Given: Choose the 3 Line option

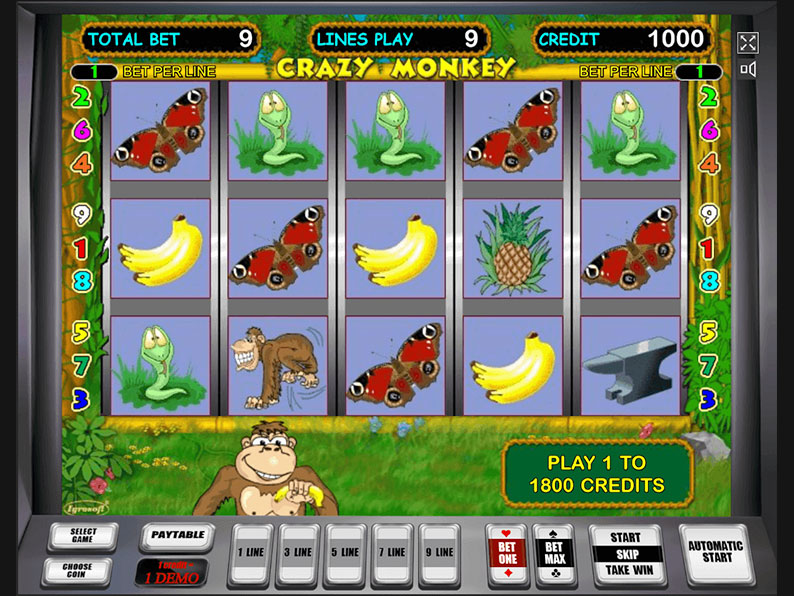Looking at the screenshot, I should point(298,553).
